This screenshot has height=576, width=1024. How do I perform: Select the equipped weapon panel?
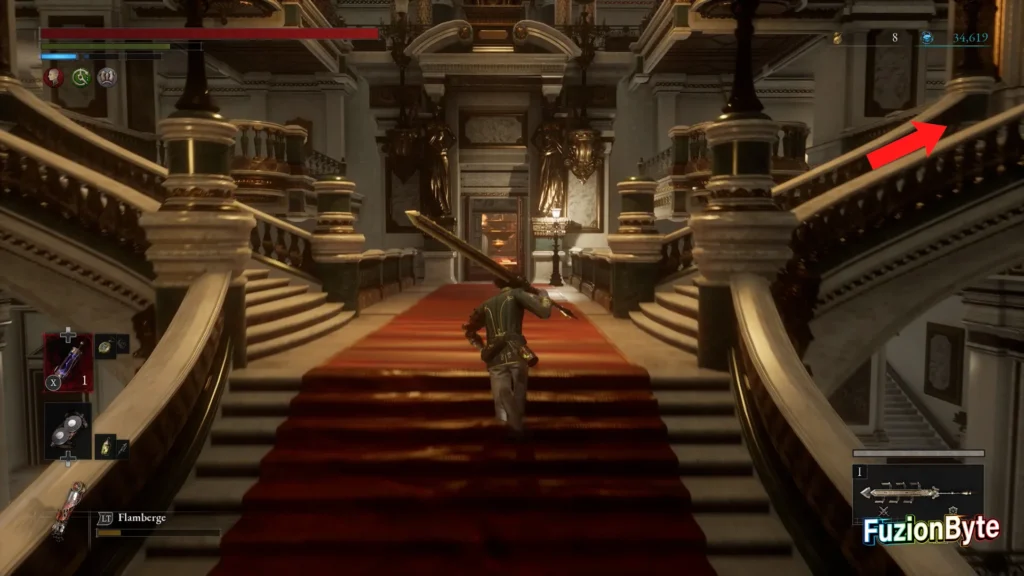click(917, 493)
